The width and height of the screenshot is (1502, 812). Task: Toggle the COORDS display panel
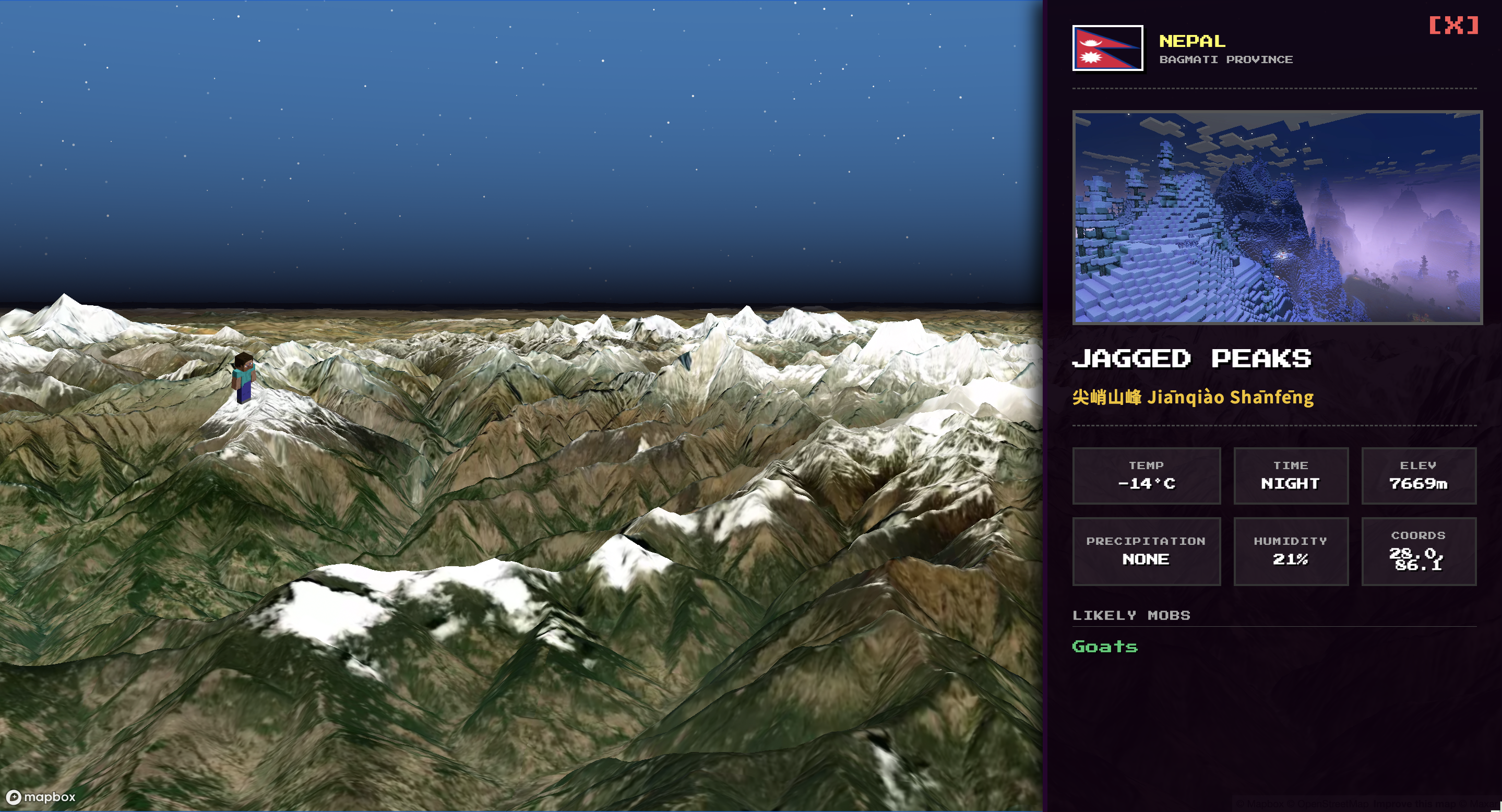[x=1418, y=552]
